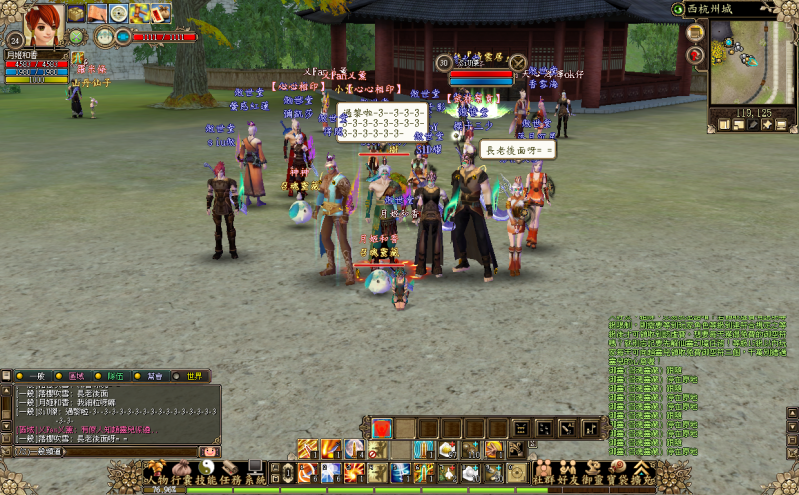Open the 行囊 bag inventory
Screen dimensions: 799x495
(x=181, y=477)
